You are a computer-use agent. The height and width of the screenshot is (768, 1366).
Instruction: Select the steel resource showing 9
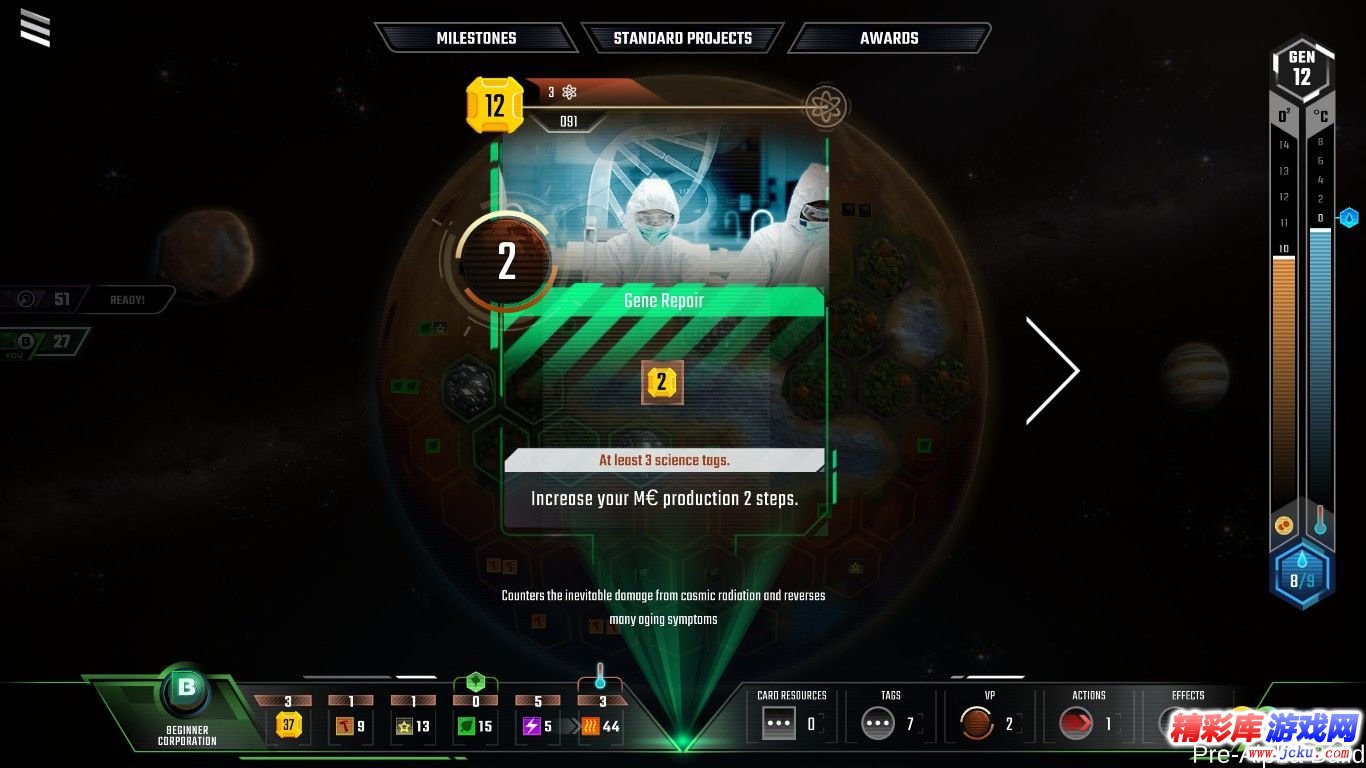(350, 725)
